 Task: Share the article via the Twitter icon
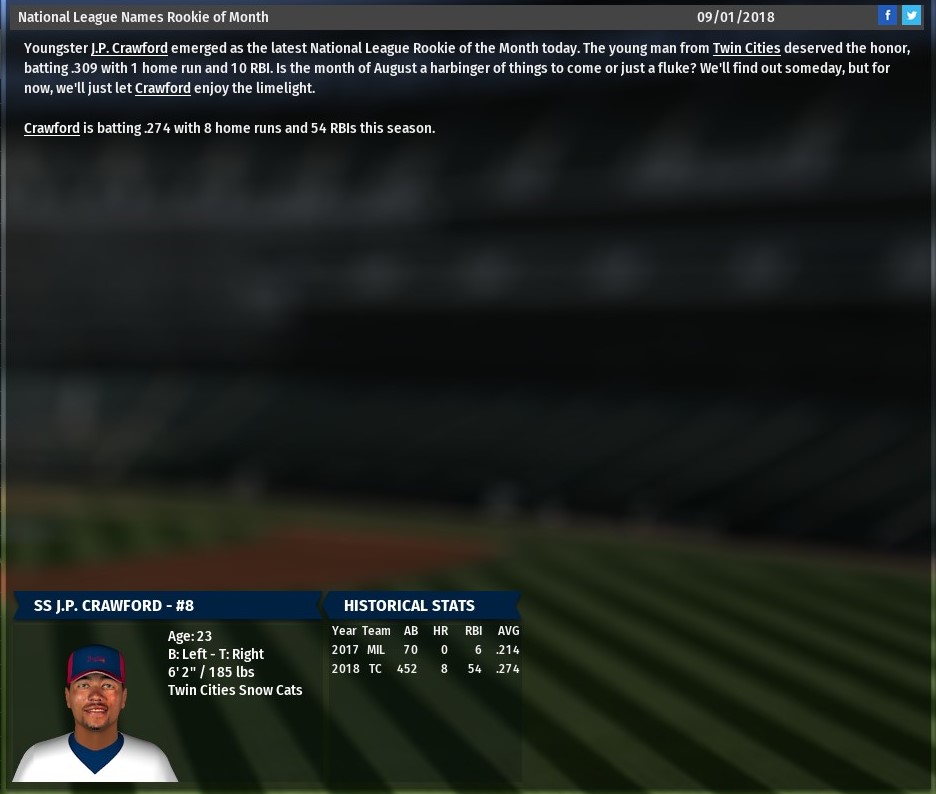click(911, 15)
